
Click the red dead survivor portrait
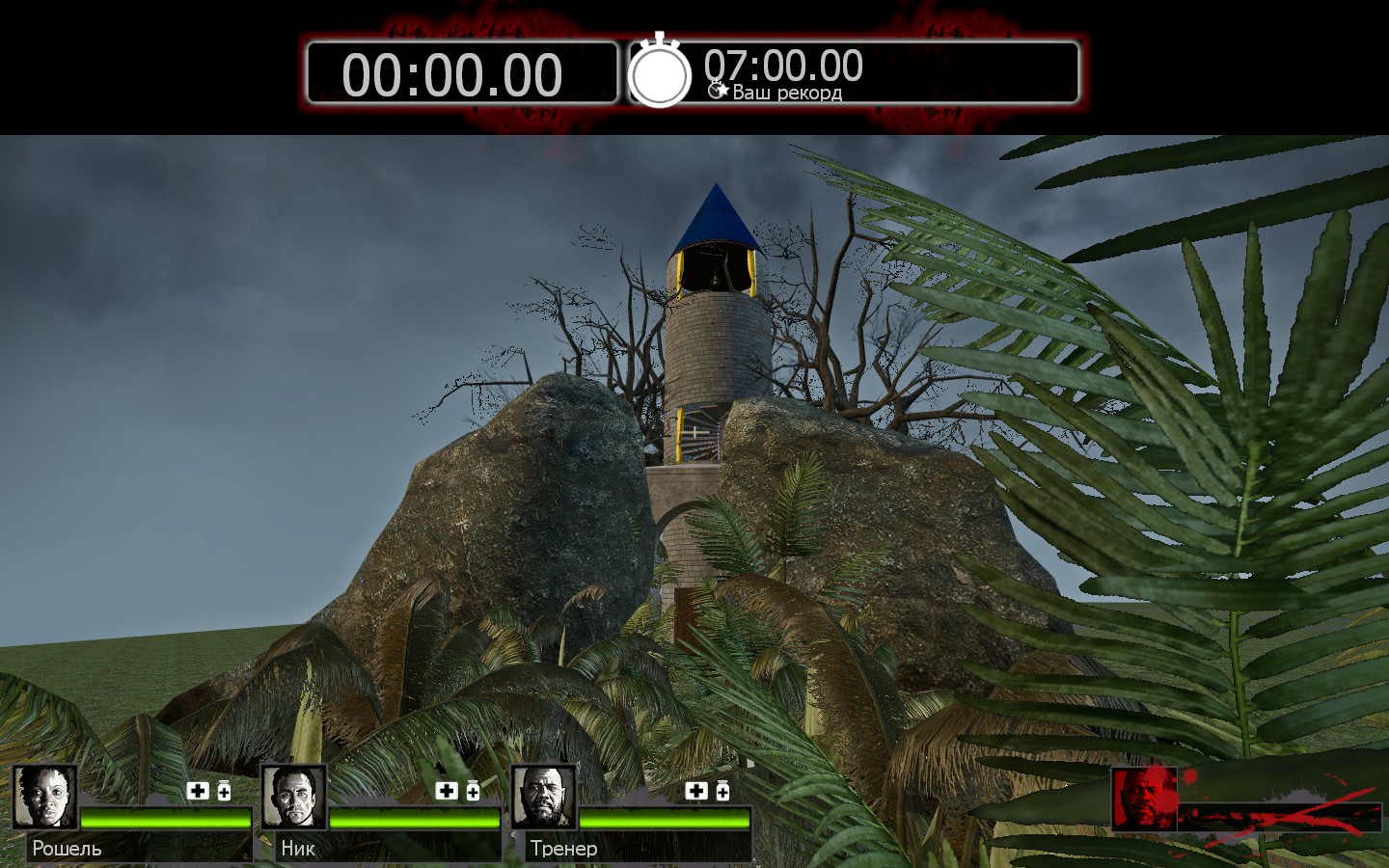[1144, 799]
